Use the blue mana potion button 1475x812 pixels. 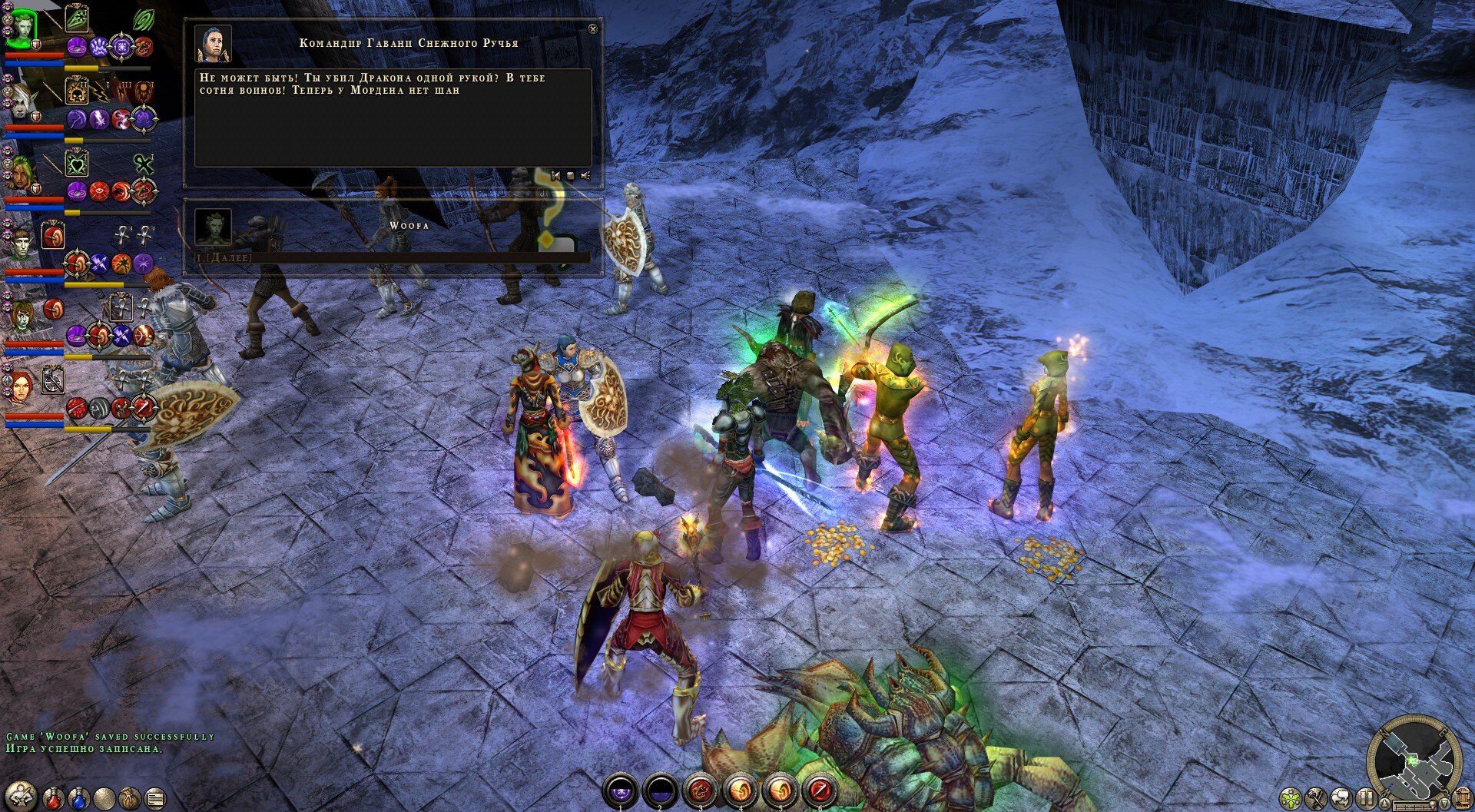(x=79, y=798)
